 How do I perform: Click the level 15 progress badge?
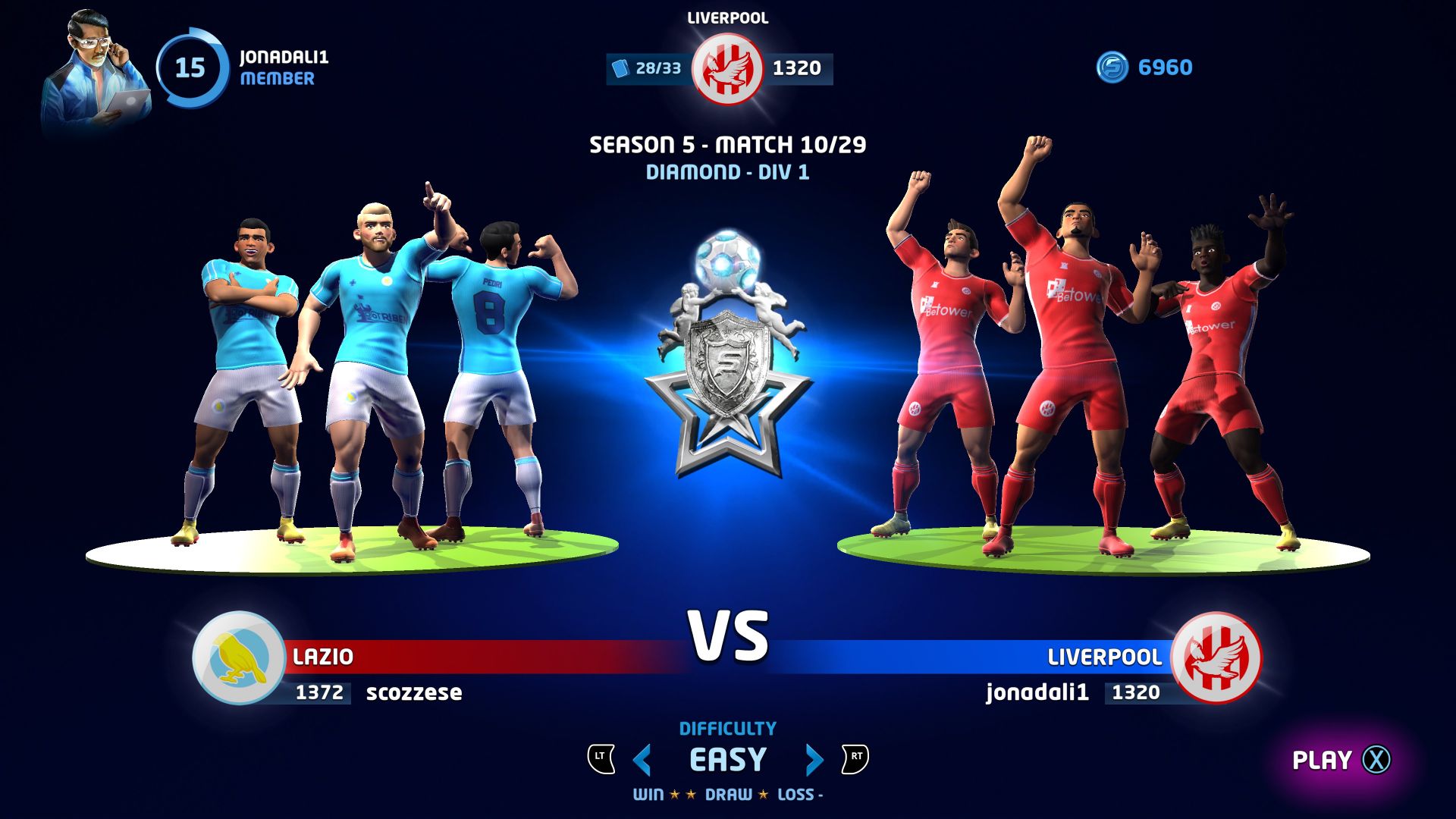click(x=190, y=68)
